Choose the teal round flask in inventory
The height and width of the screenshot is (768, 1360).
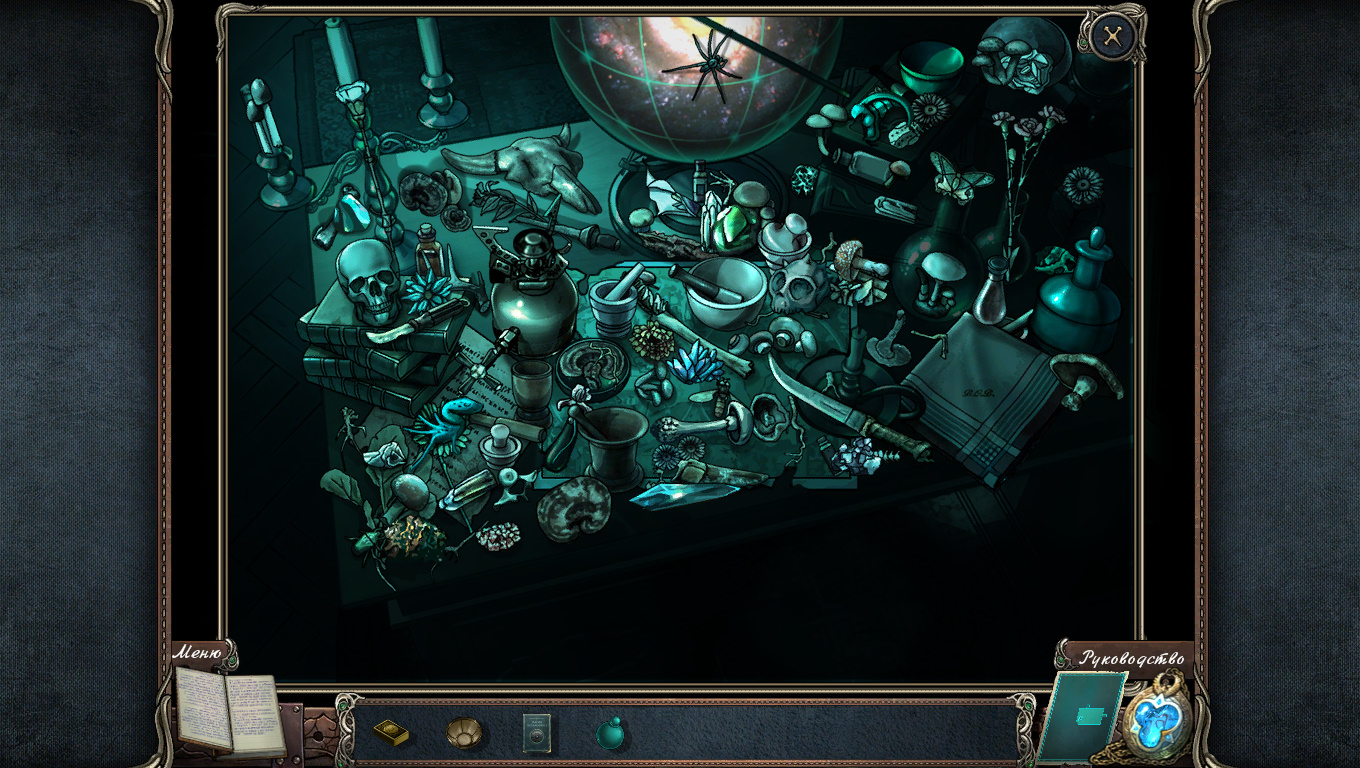point(610,734)
